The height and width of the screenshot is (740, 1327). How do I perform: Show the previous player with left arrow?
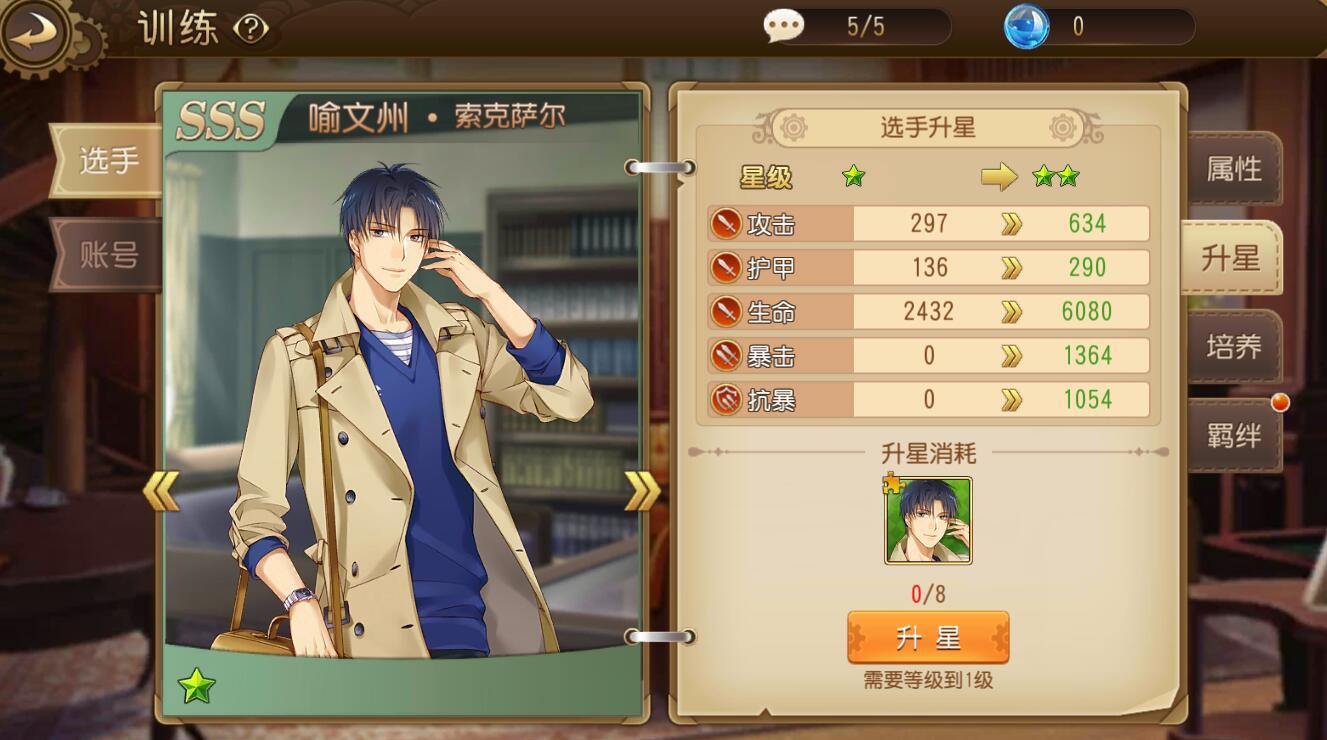coord(160,490)
